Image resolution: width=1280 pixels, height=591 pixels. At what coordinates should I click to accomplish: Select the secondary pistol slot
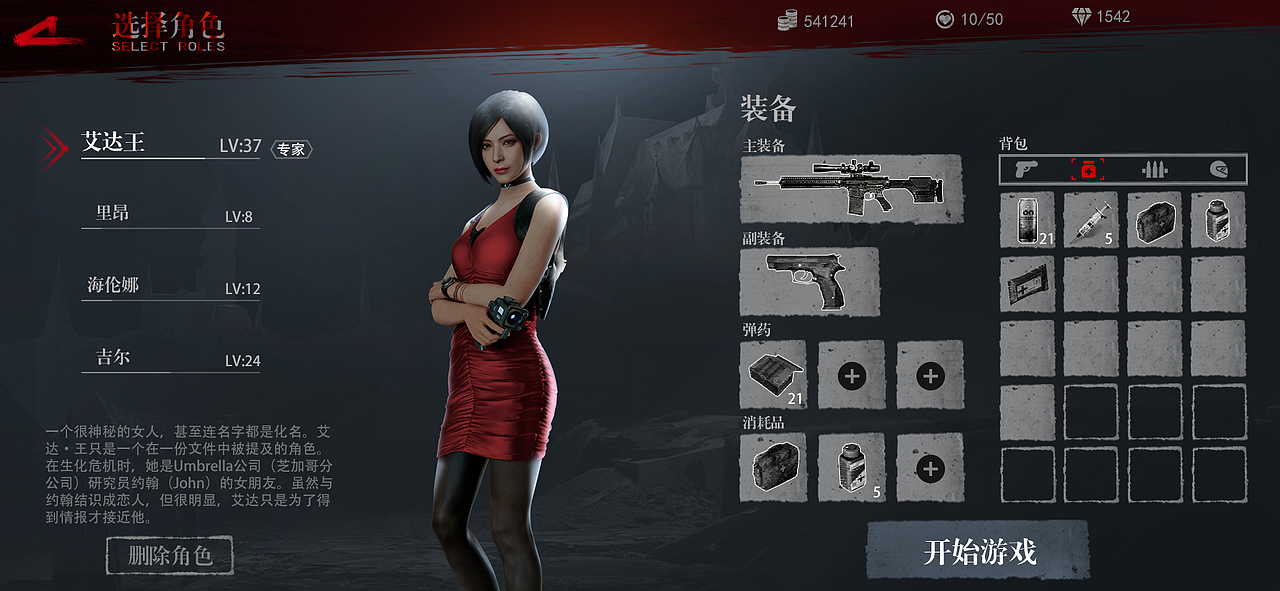pyautogui.click(x=810, y=282)
